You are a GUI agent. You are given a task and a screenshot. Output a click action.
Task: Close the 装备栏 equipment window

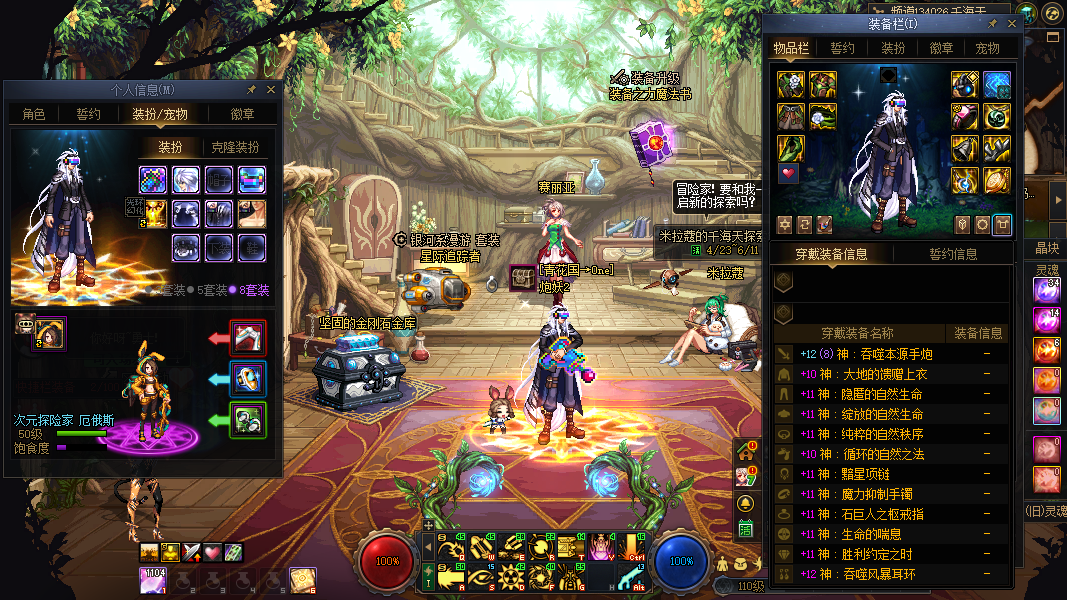click(1010, 23)
